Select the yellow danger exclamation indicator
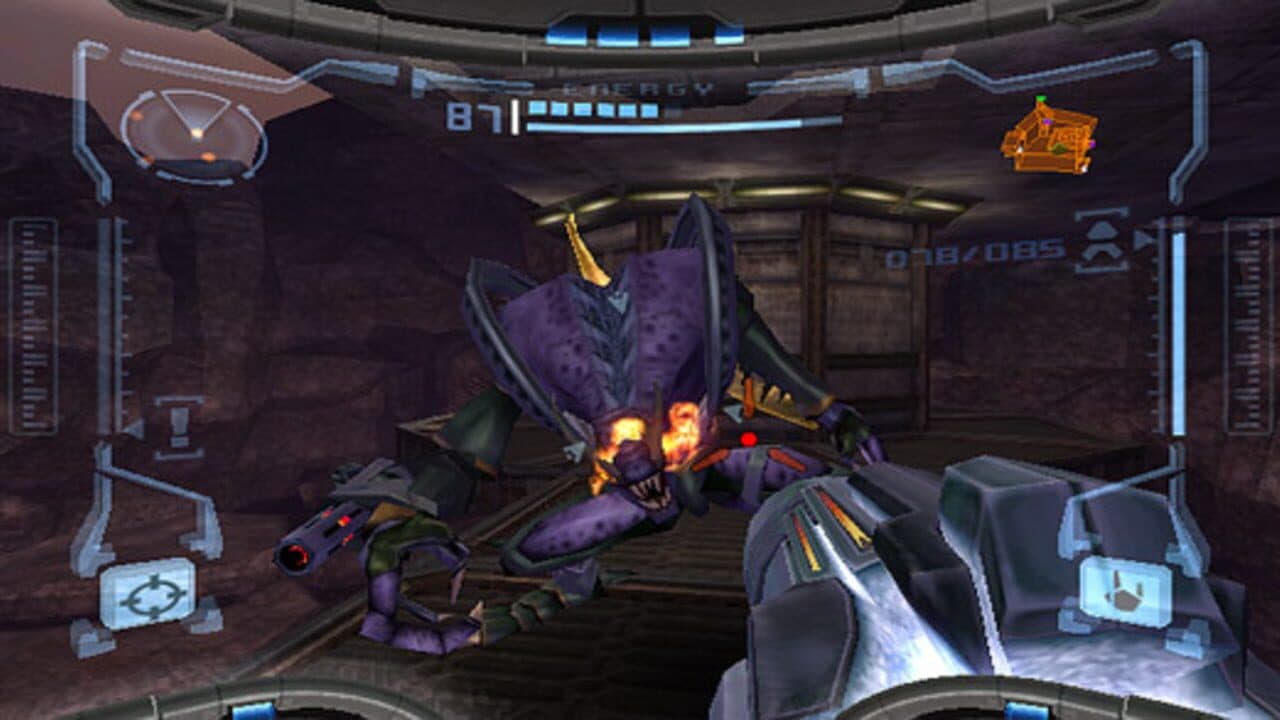The width and height of the screenshot is (1280, 720). tap(178, 425)
